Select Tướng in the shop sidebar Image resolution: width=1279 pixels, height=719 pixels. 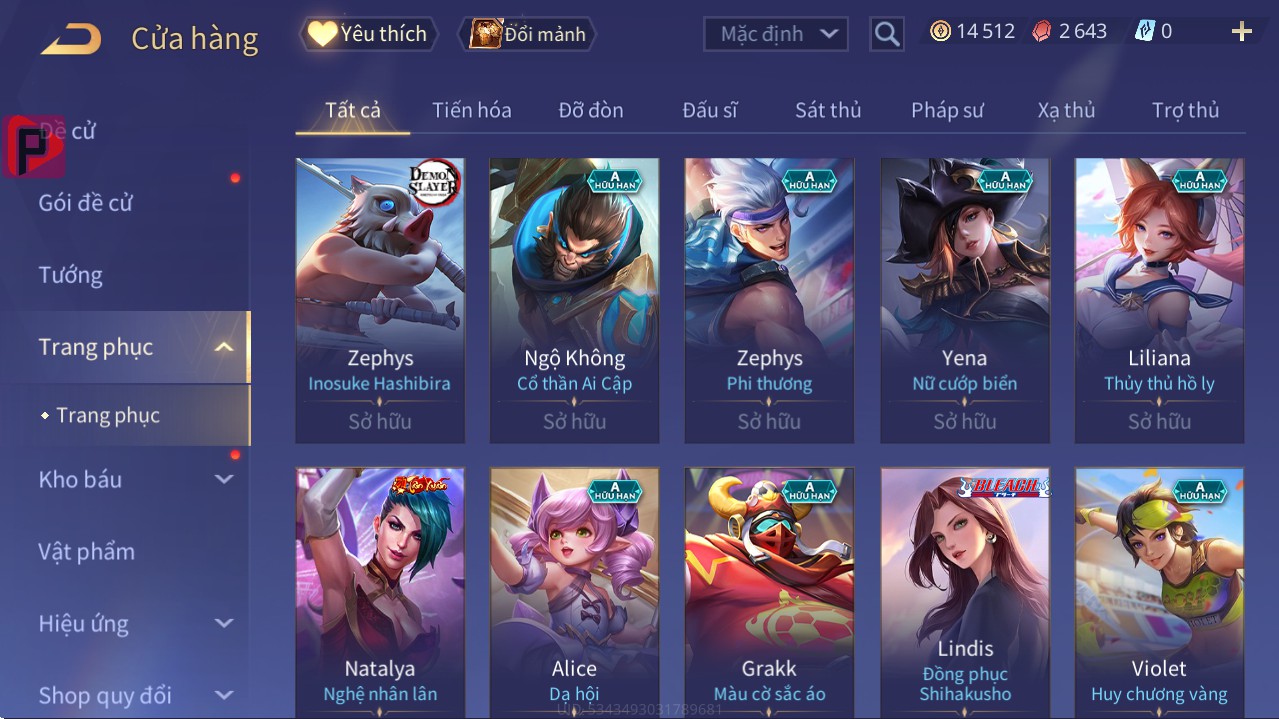(x=70, y=275)
